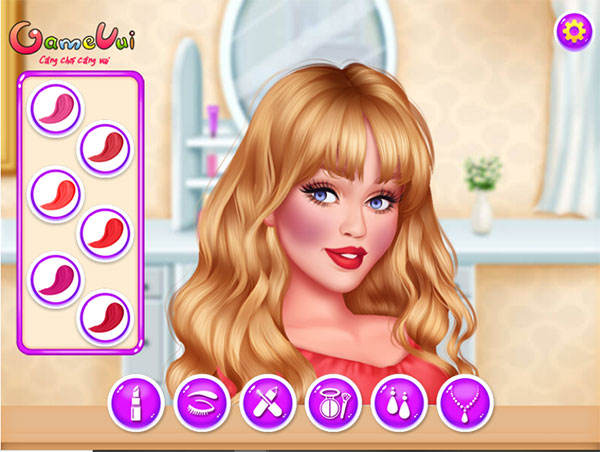
Task: Choose the deep magenta lipstick shade
Action: [55, 276]
